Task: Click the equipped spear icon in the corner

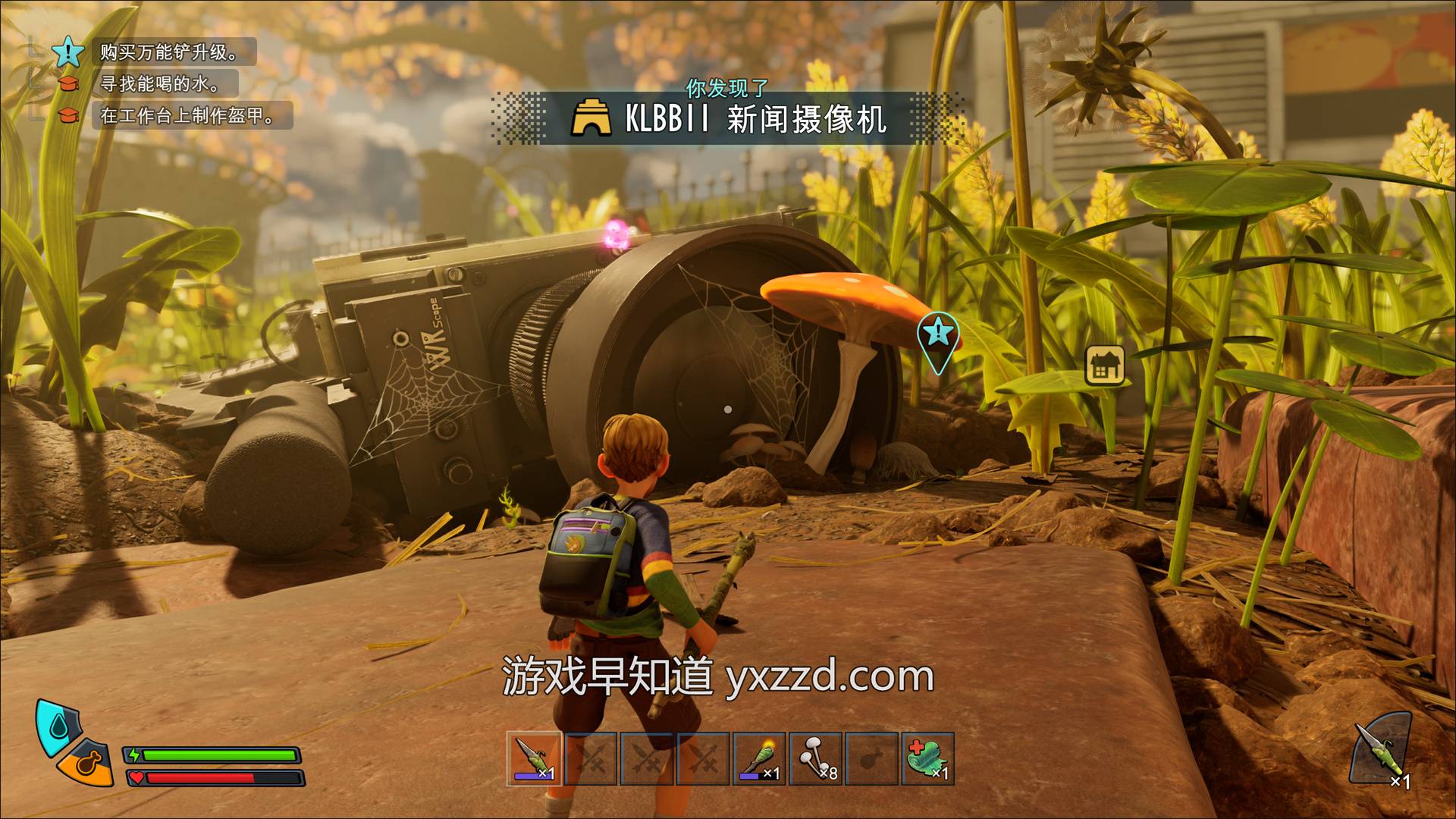Action: pos(1380,751)
